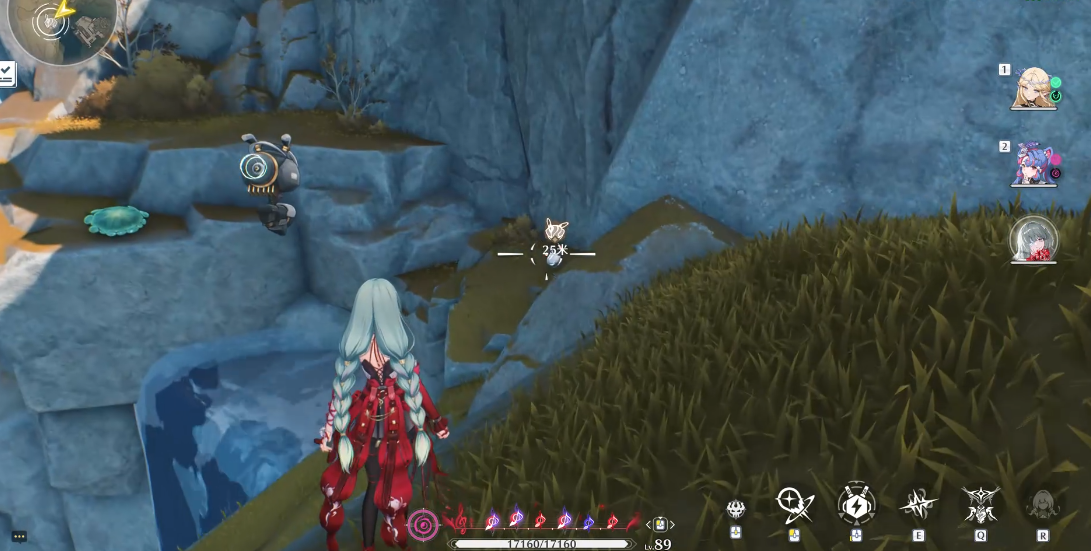Image resolution: width=1091 pixels, height=551 pixels.
Task: Switch to the blonde-haired party character
Action: coord(1033,88)
